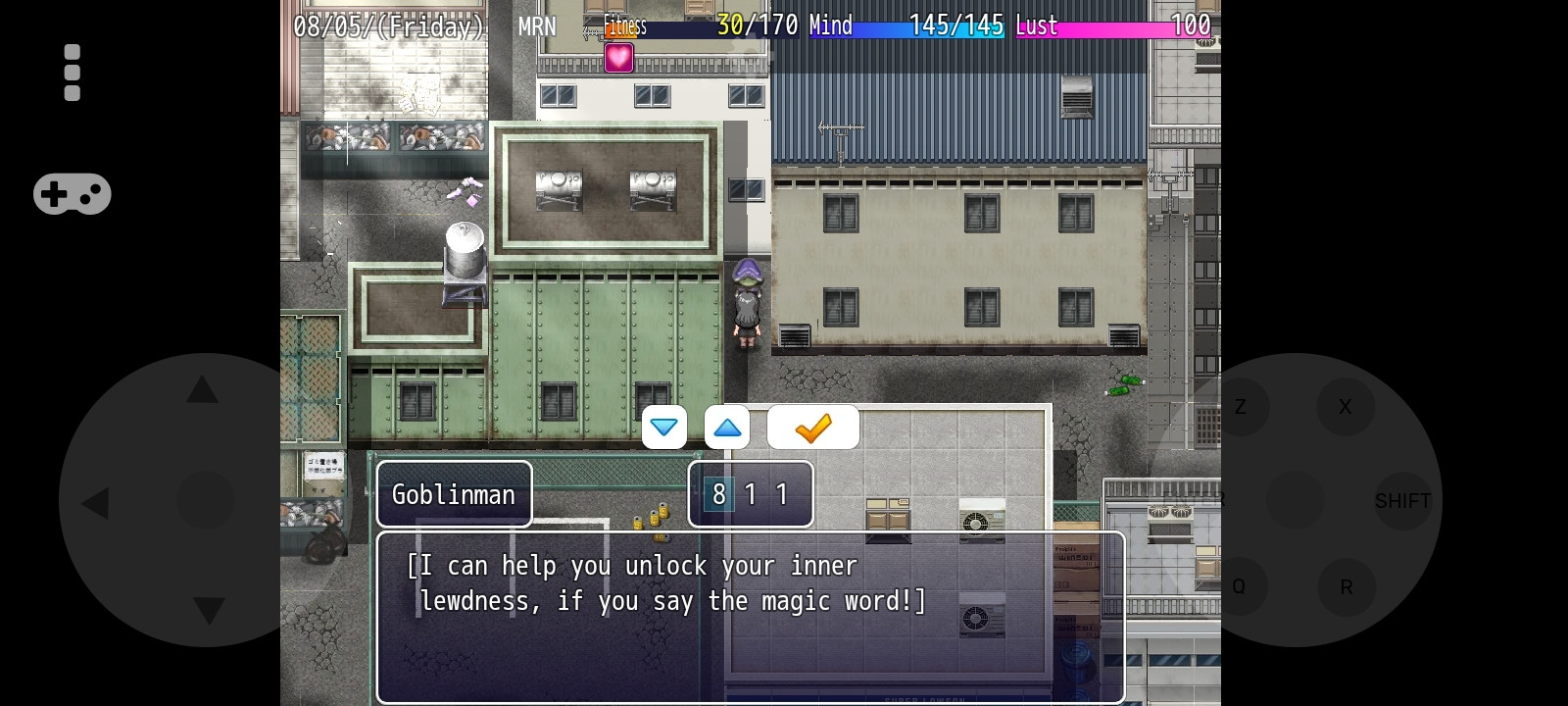Tap the D-pad down arrow
The height and width of the screenshot is (706, 1568).
tap(209, 611)
